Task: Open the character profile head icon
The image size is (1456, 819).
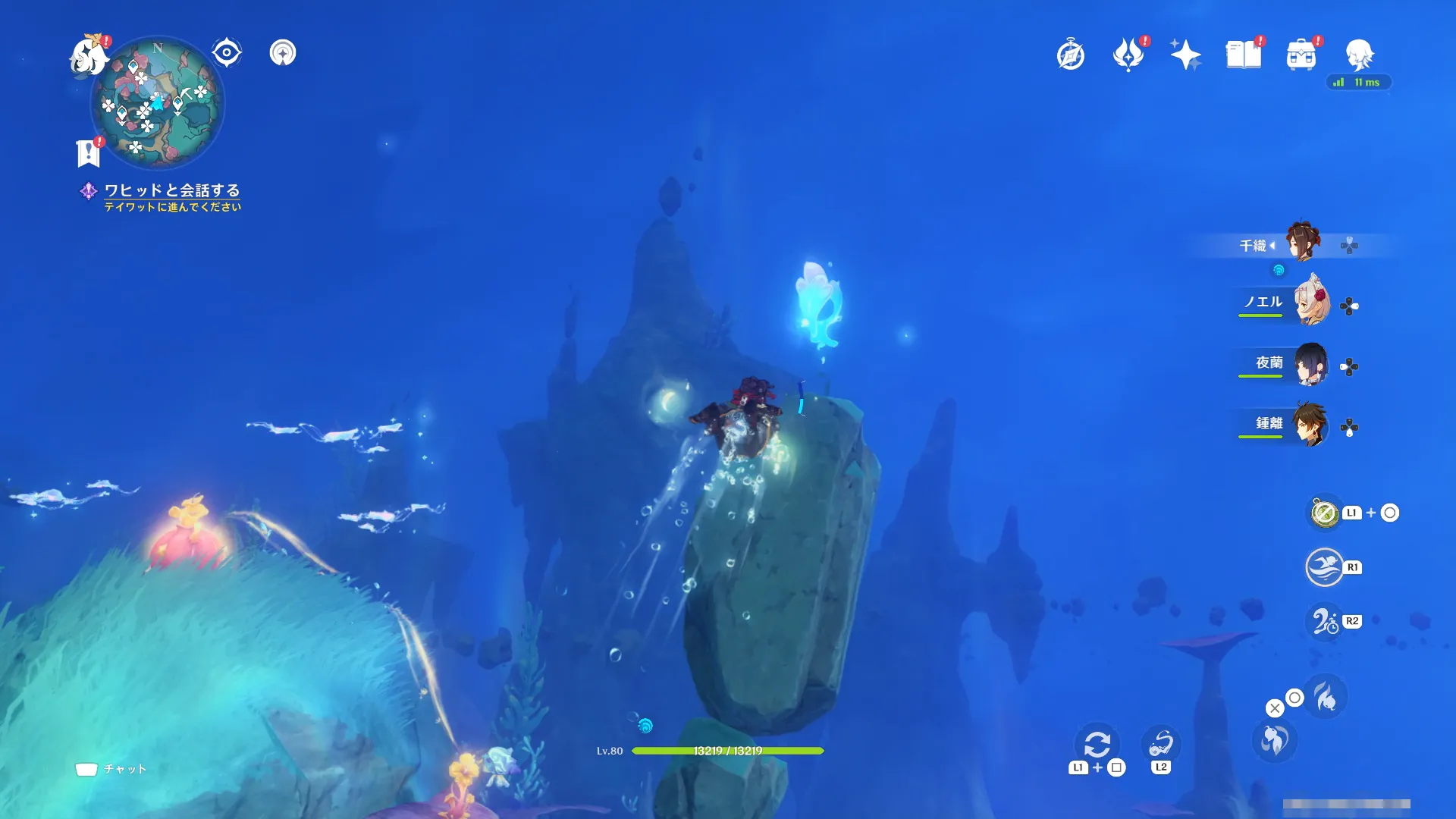Action: 1359,53
